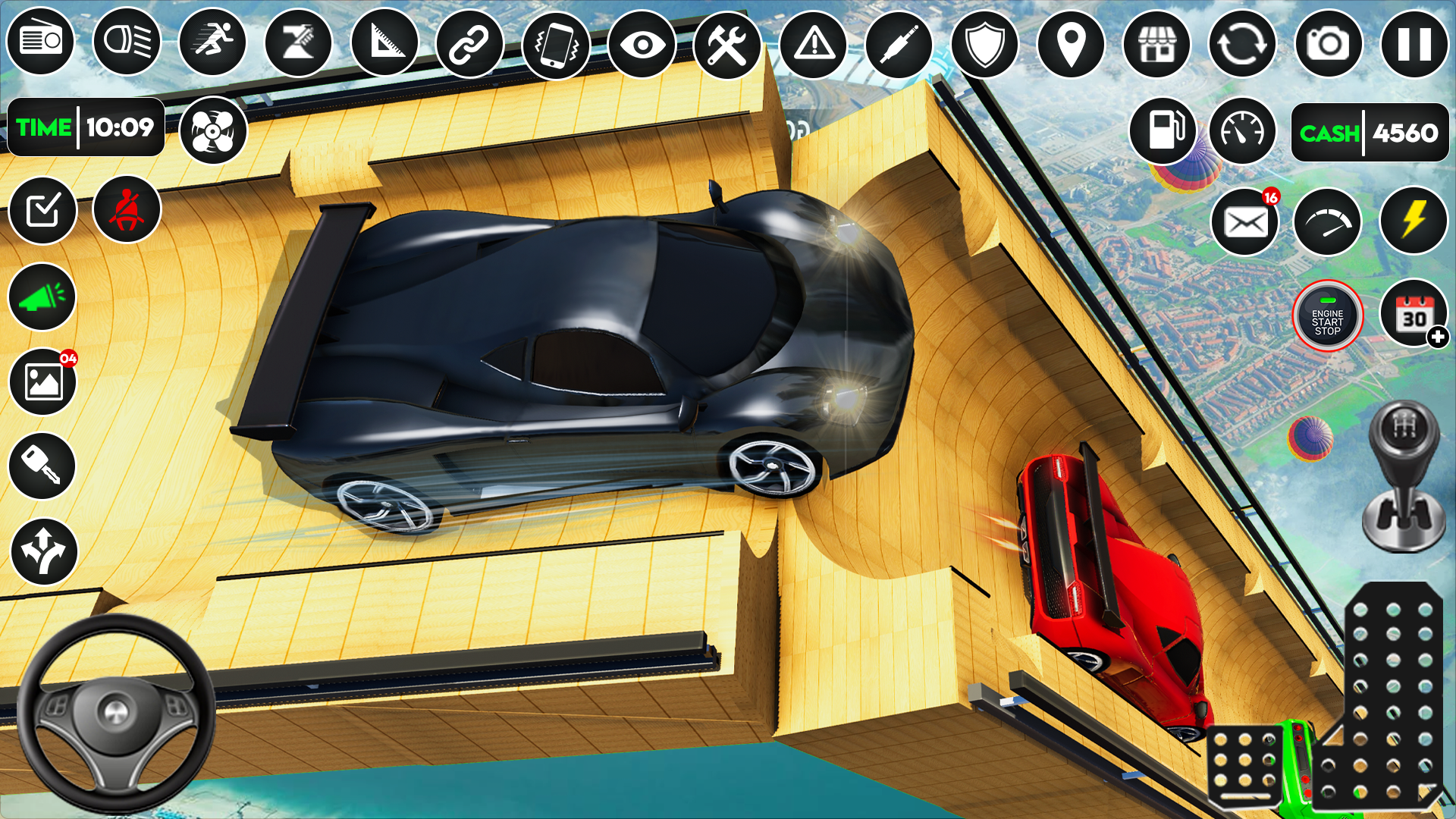Open the mailbox with 16 messages
This screenshot has width=1456, height=819.
(x=1246, y=220)
